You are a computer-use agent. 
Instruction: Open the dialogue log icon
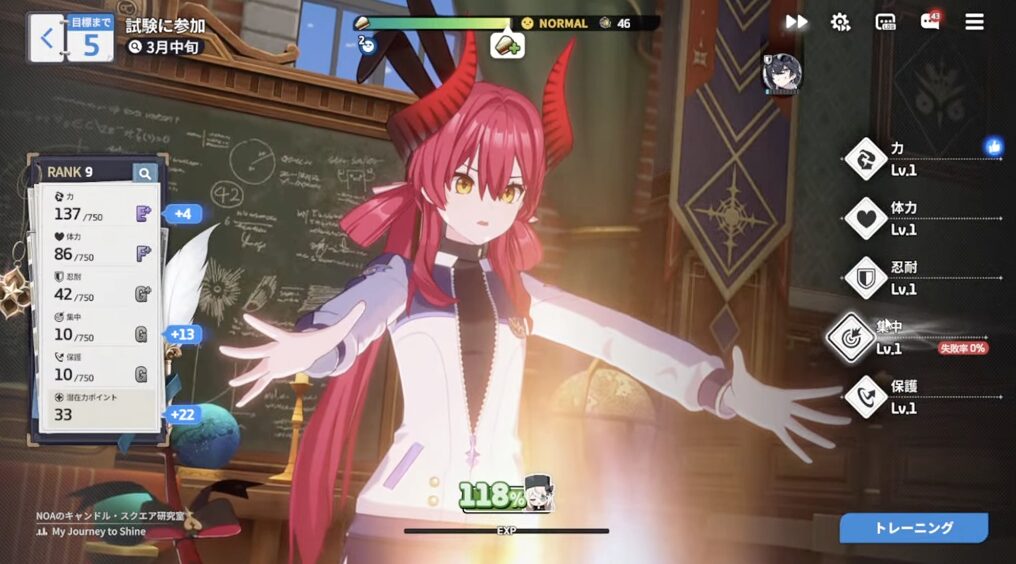pos(885,22)
